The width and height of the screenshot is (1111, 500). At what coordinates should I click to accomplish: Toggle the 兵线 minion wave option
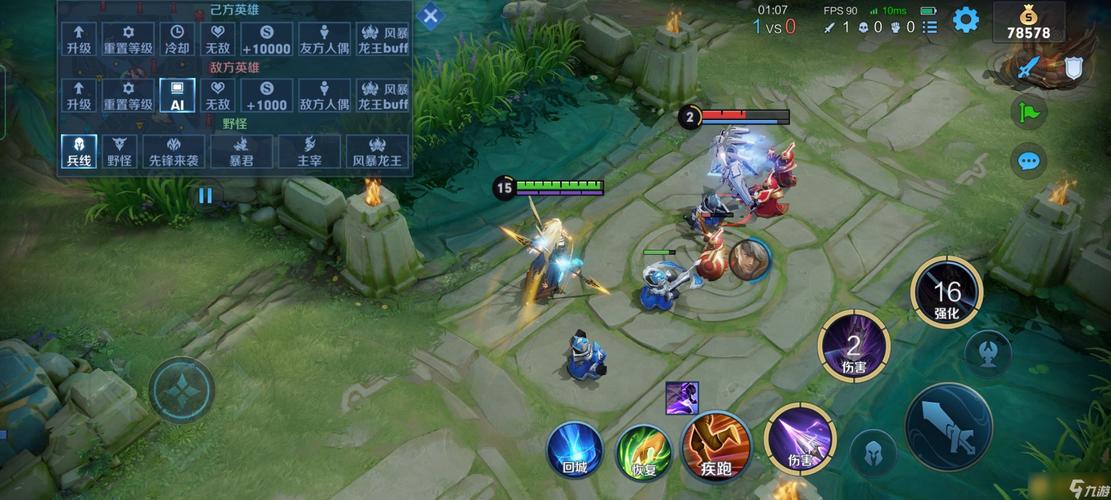(79, 151)
